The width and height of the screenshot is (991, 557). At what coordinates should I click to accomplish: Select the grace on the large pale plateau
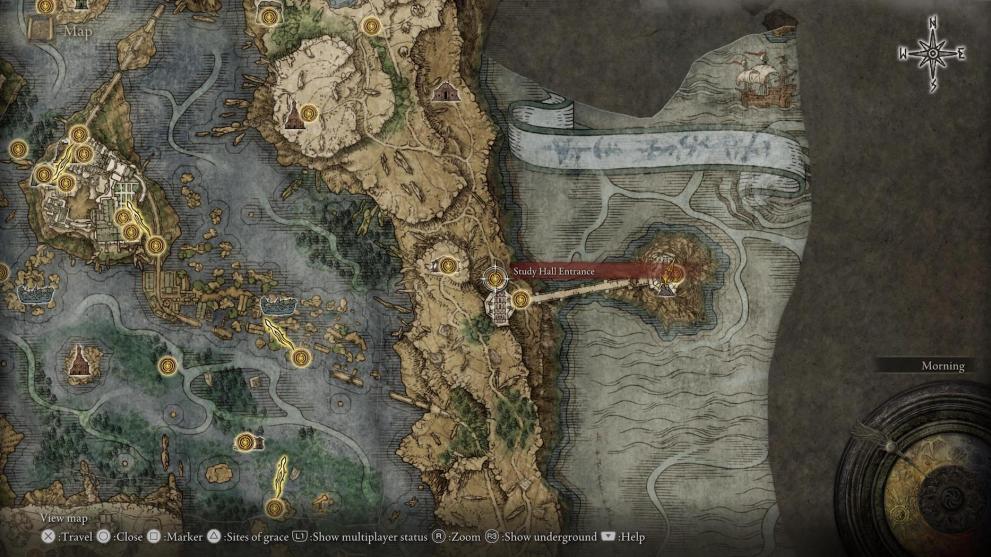point(308,112)
